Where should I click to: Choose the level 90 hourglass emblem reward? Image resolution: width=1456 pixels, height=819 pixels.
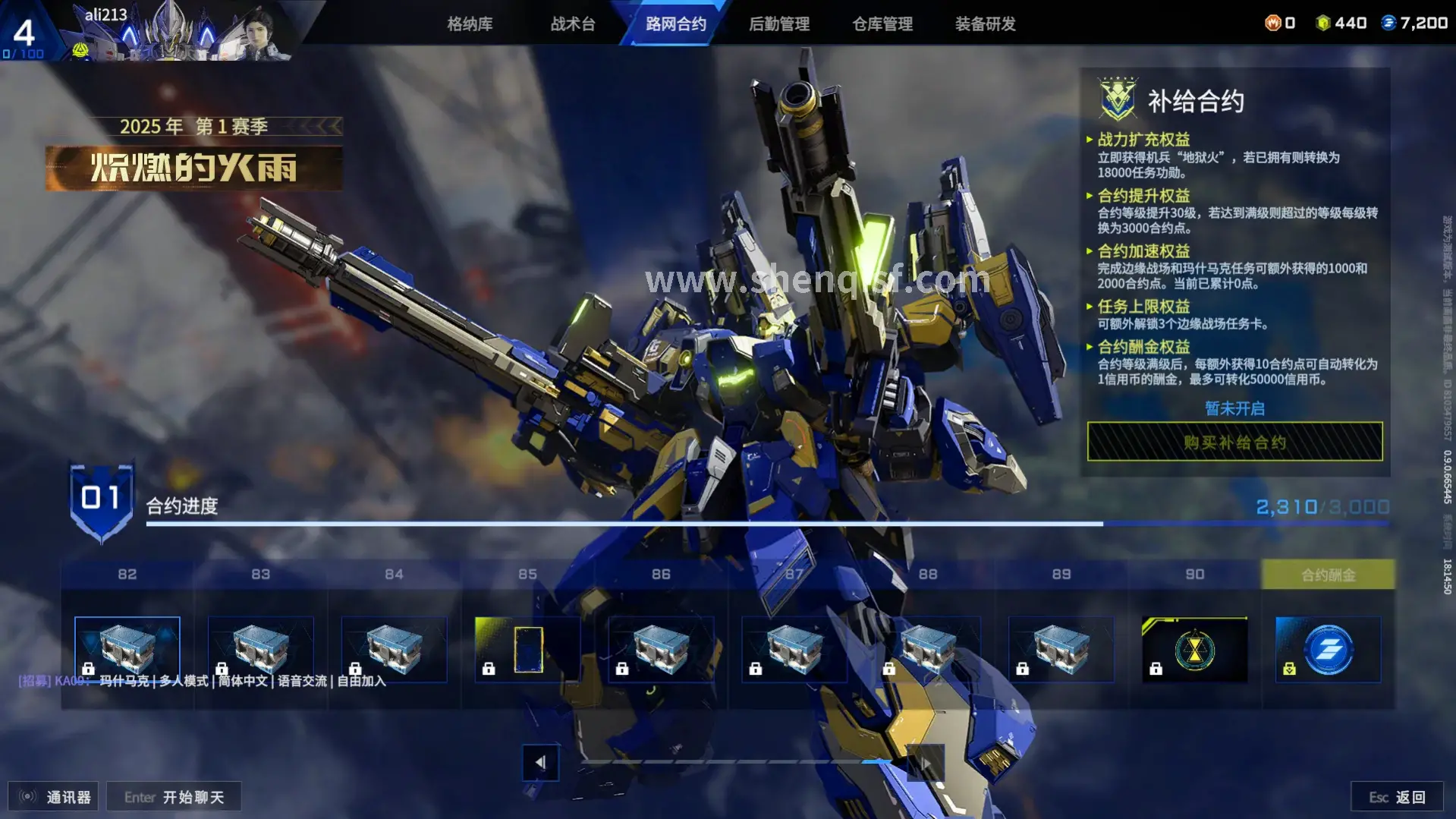coord(1194,649)
